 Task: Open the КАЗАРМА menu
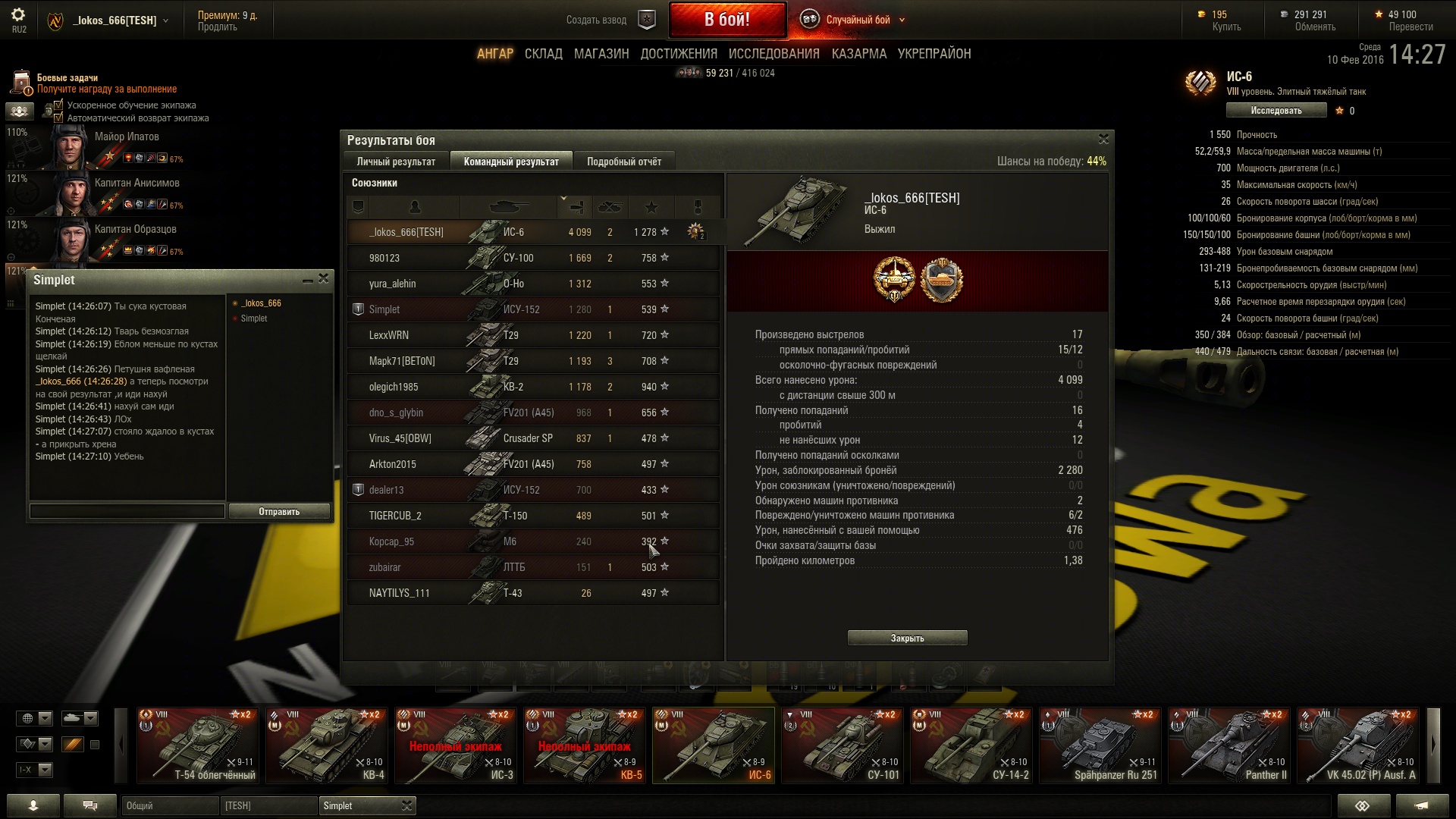pyautogui.click(x=858, y=54)
